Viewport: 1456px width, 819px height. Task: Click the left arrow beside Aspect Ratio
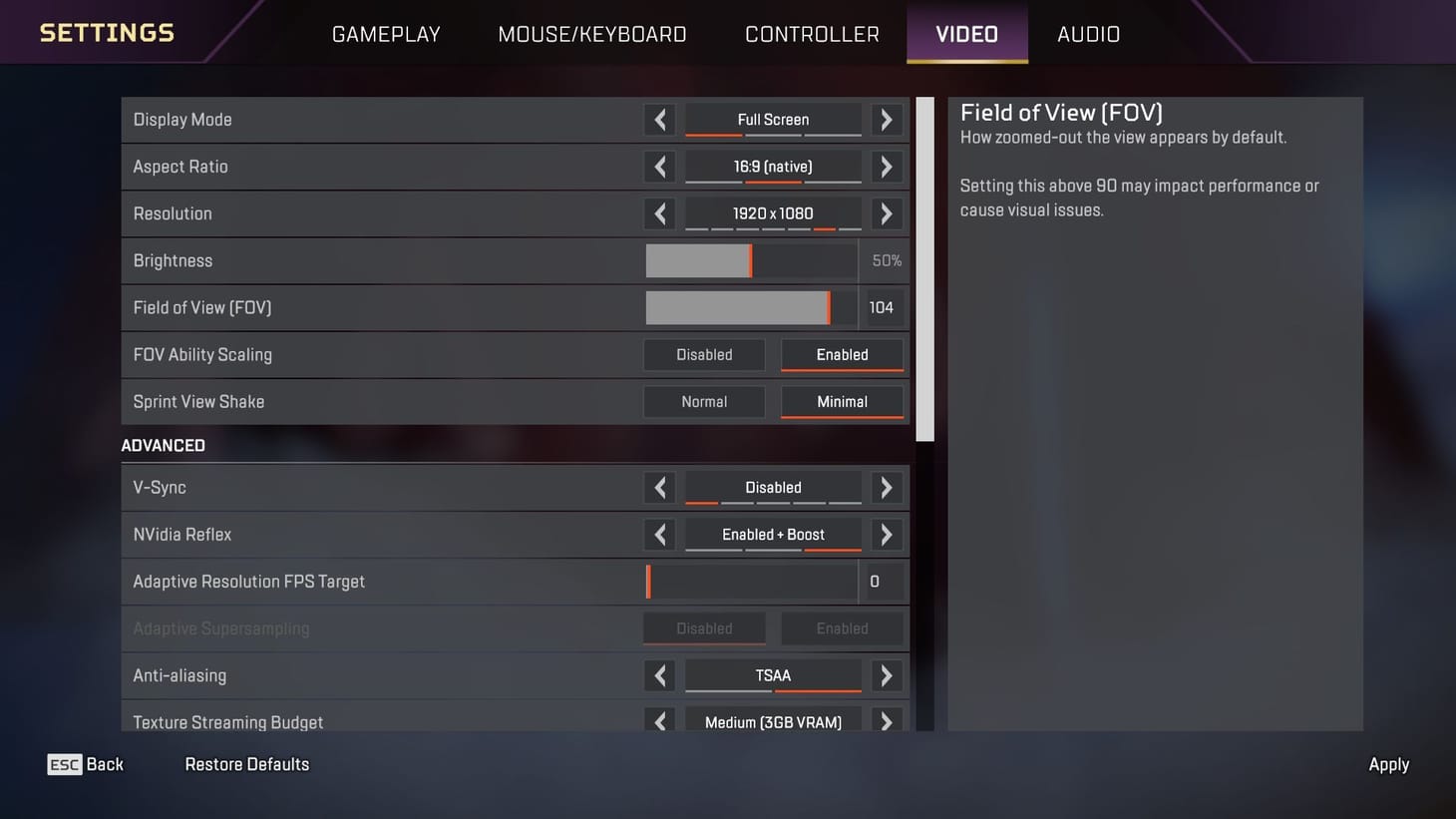[x=659, y=167]
